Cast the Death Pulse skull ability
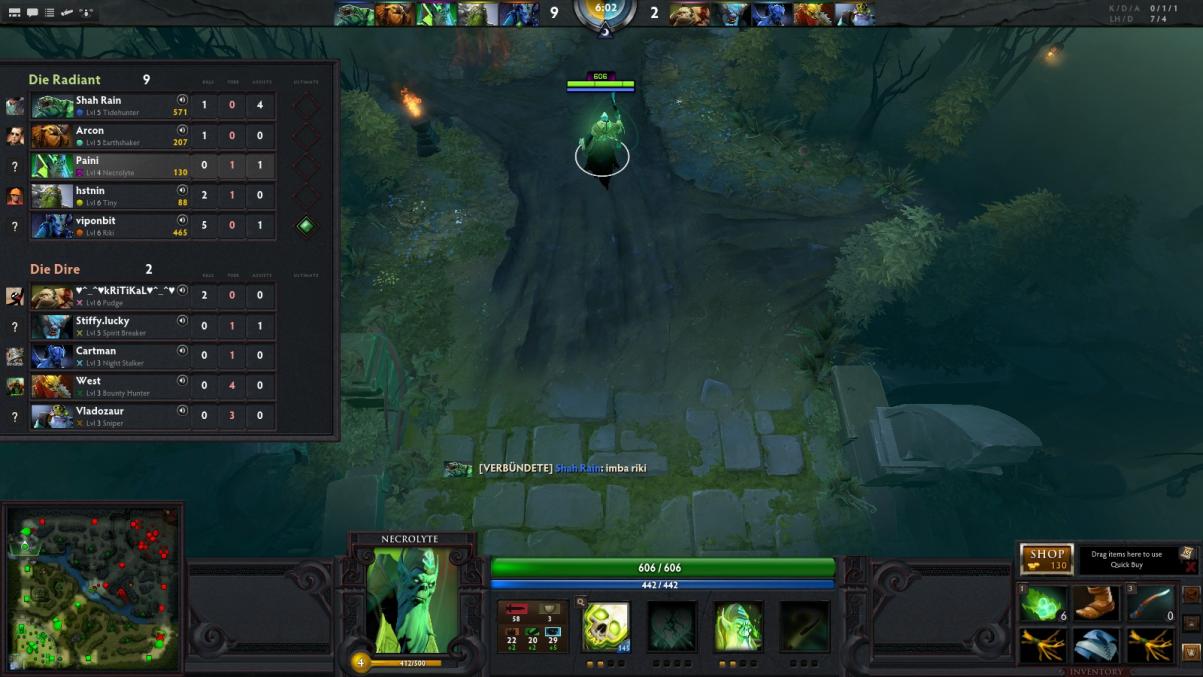The width and height of the screenshot is (1203, 677). pos(605,626)
